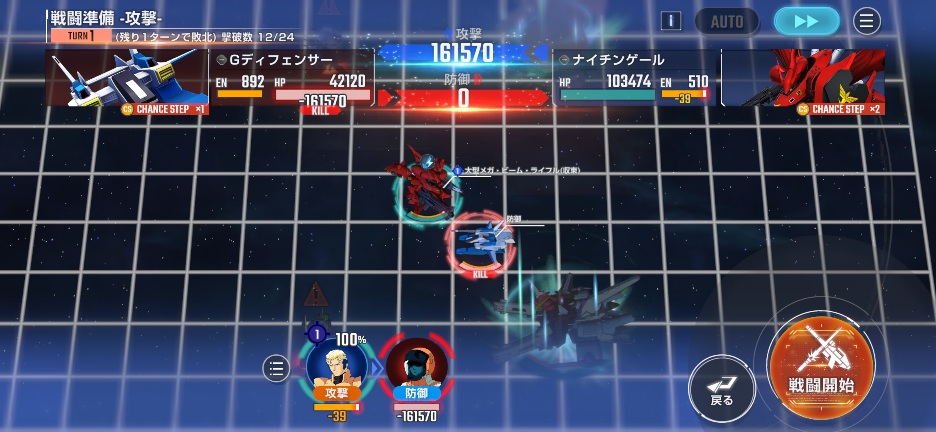The width and height of the screenshot is (936, 432).
Task: Open the list icon beside pilot portraits
Action: 276,369
